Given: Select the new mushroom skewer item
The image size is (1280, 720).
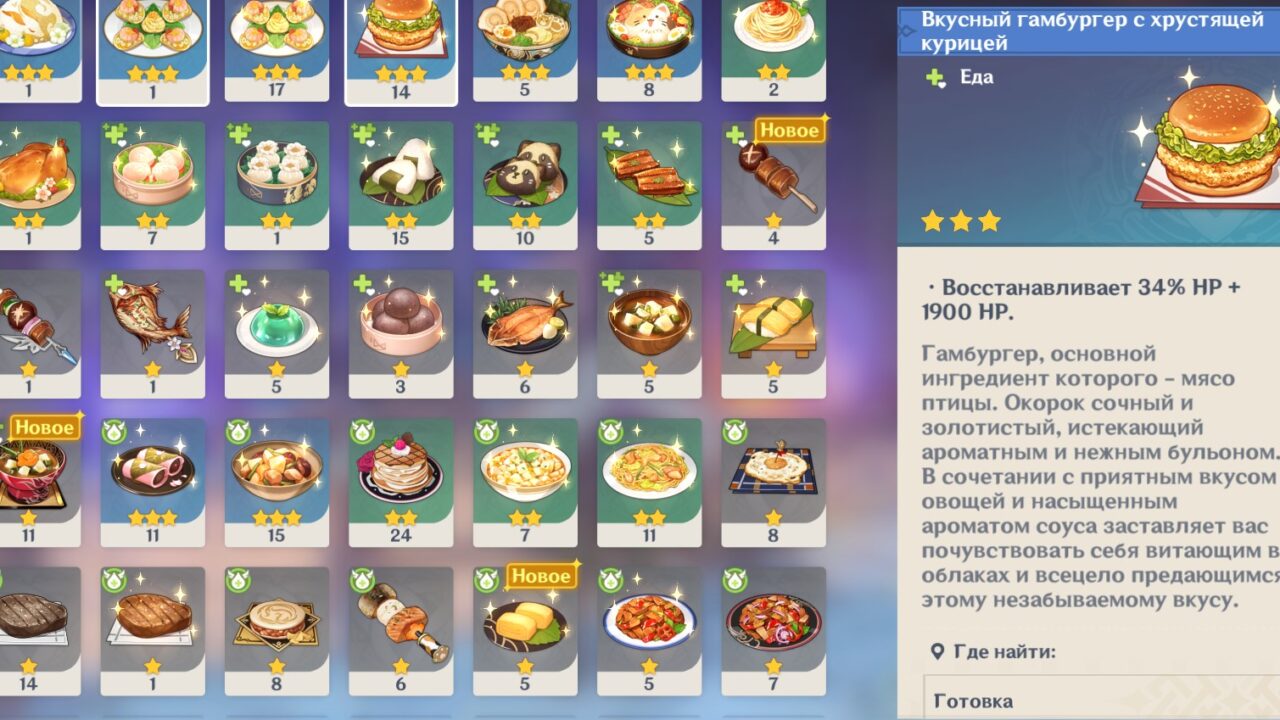Looking at the screenshot, I should pos(773,180).
